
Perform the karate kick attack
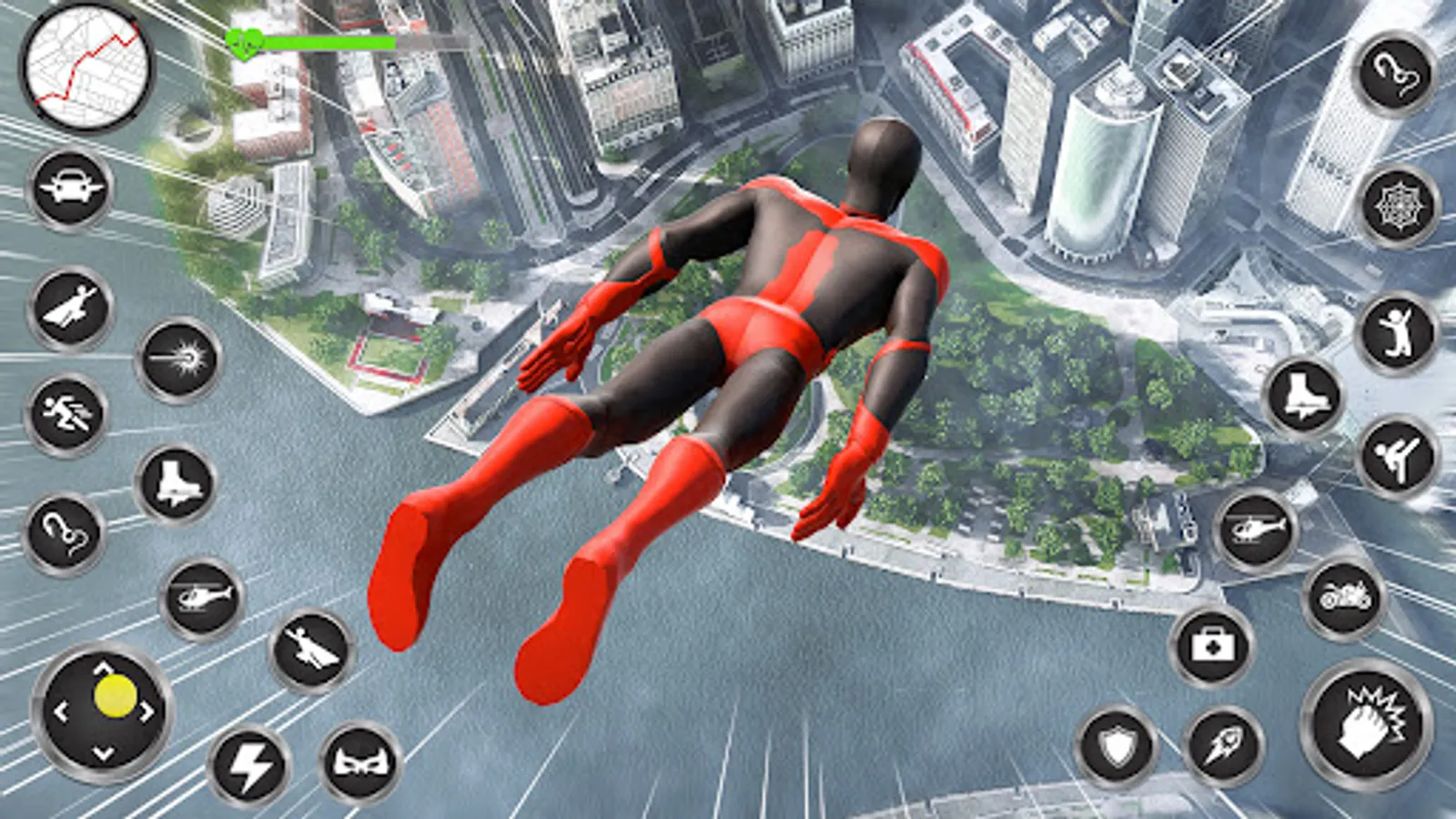1397,457
